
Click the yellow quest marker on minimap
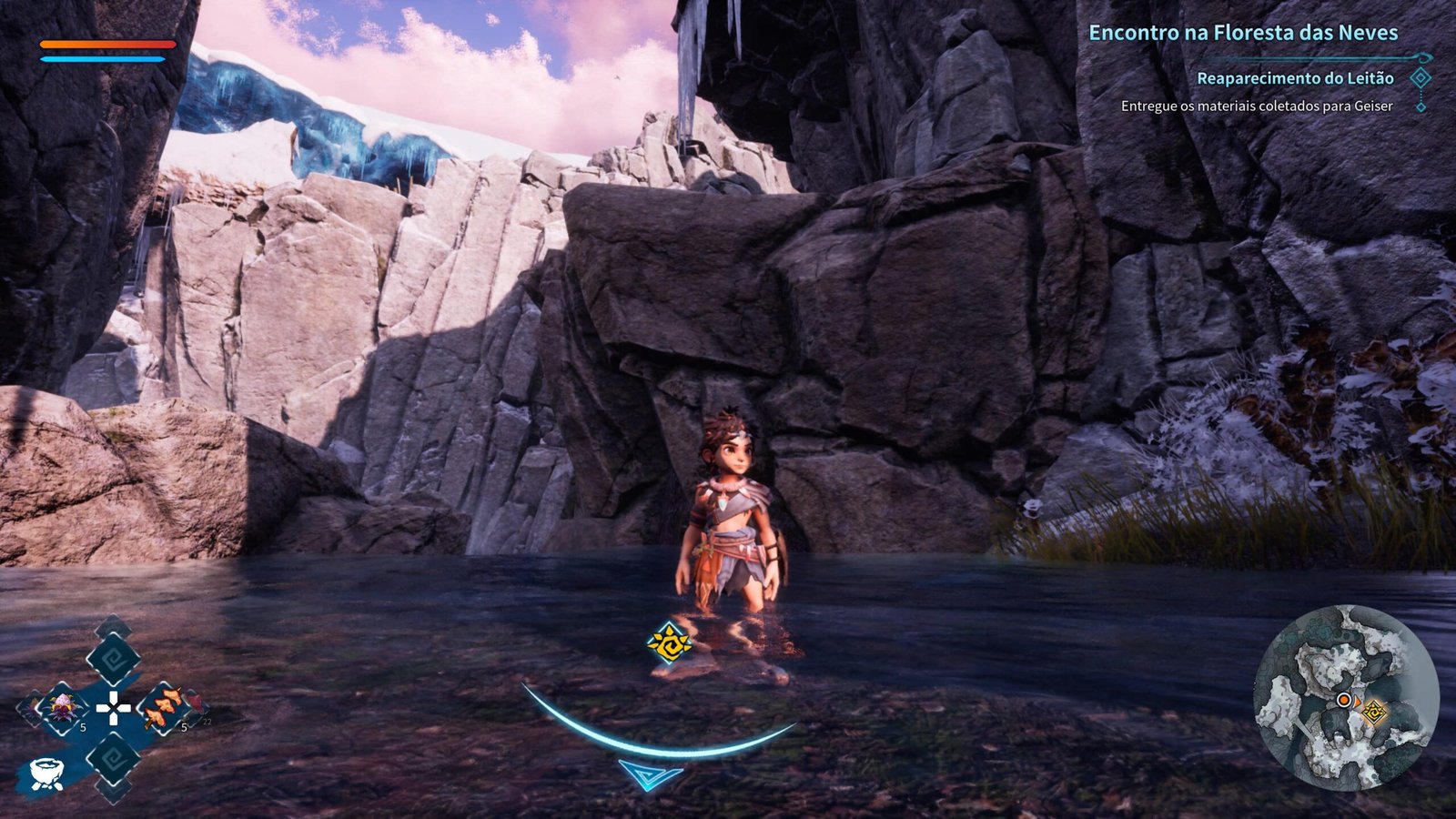coord(1373,711)
